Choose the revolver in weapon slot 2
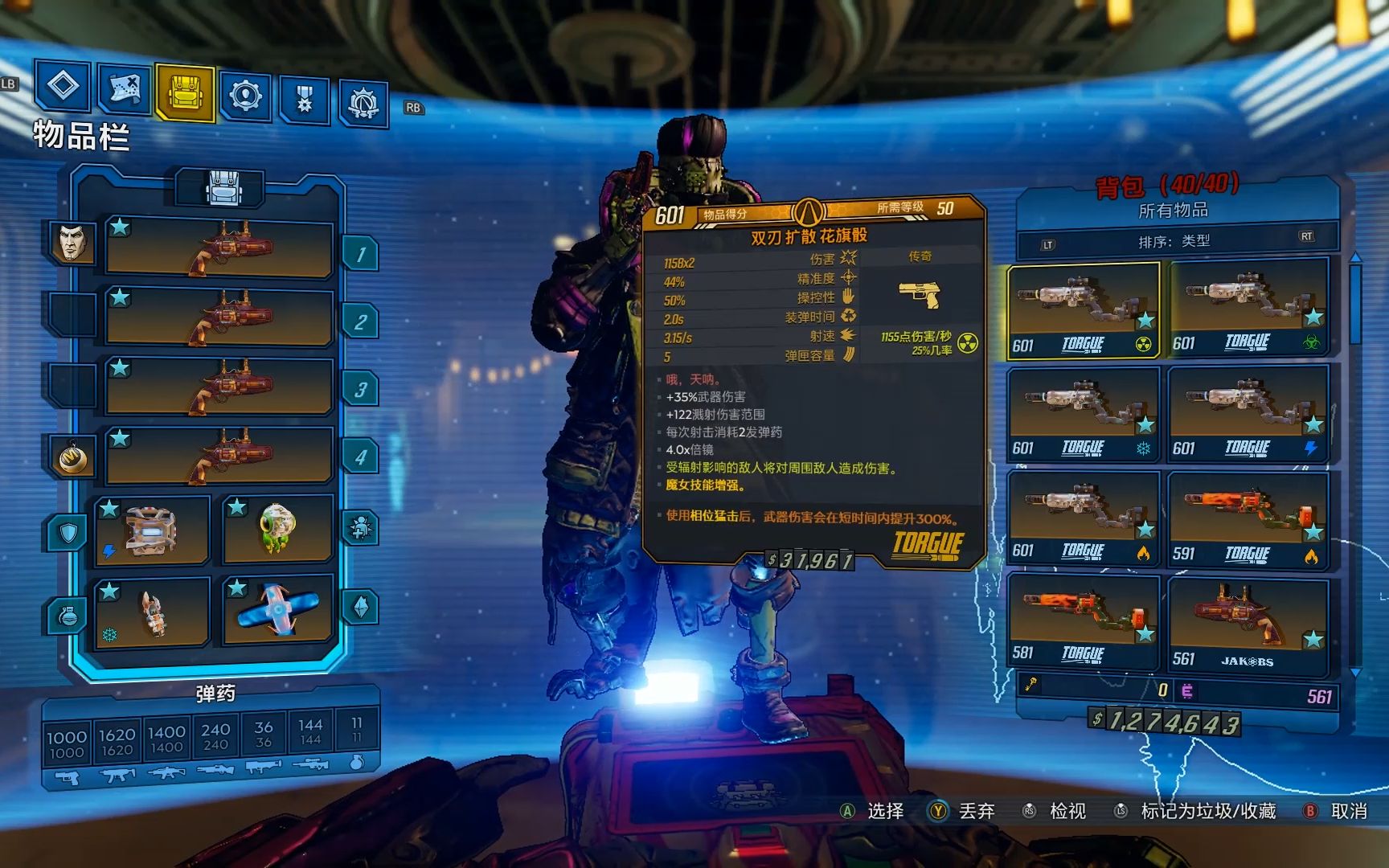This screenshot has width=1389, height=868. point(219,319)
